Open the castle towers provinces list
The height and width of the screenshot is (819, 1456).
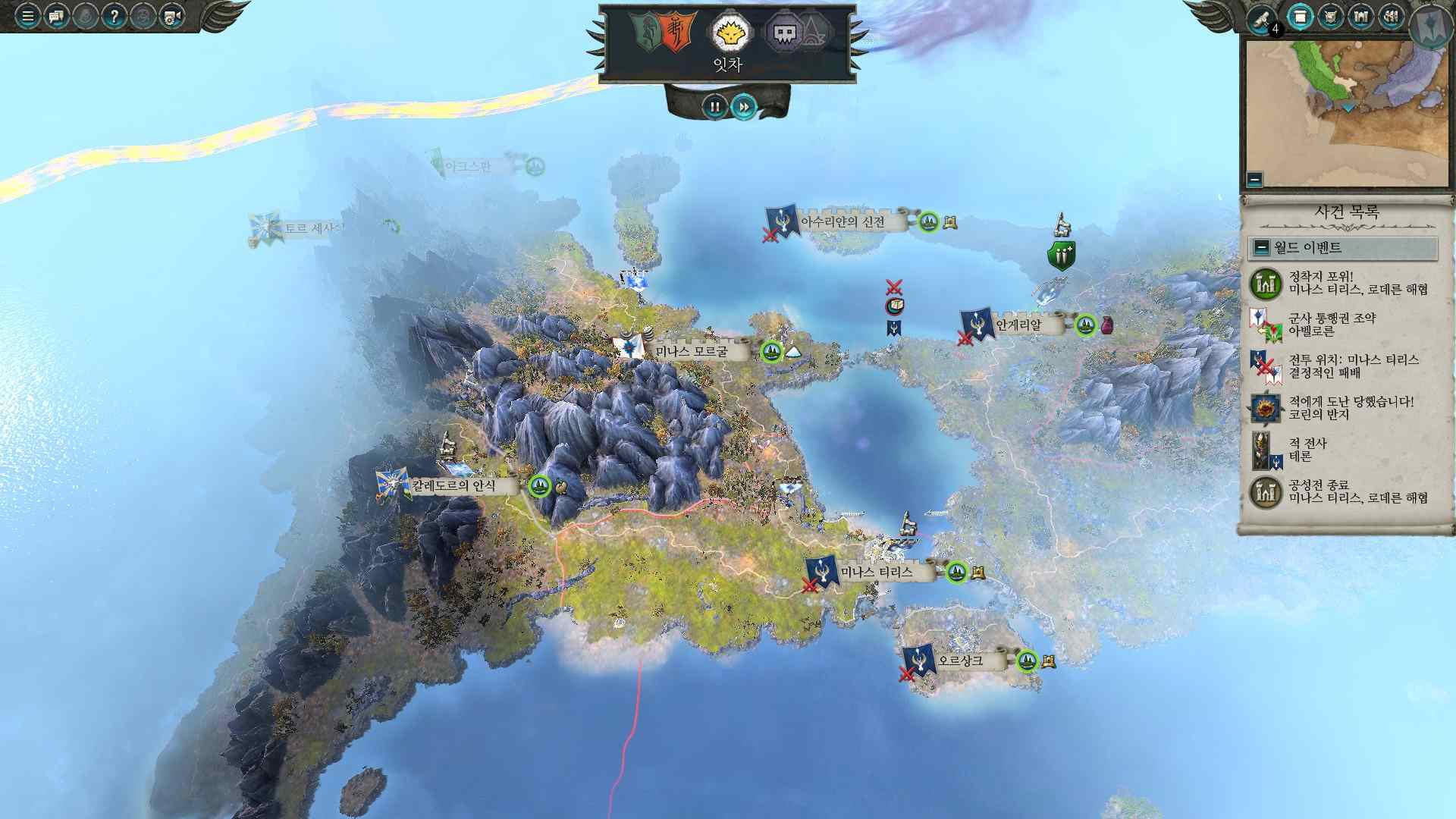coord(1360,17)
